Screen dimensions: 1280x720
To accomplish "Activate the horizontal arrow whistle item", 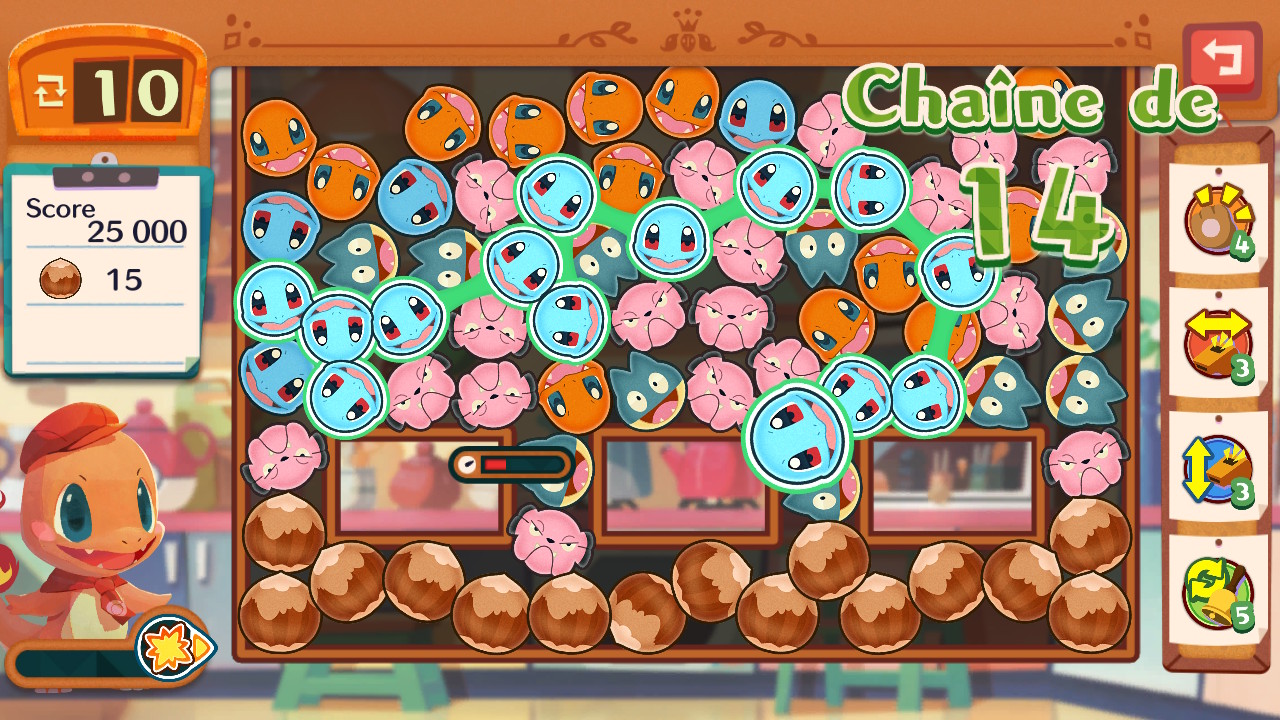I will click(1217, 344).
